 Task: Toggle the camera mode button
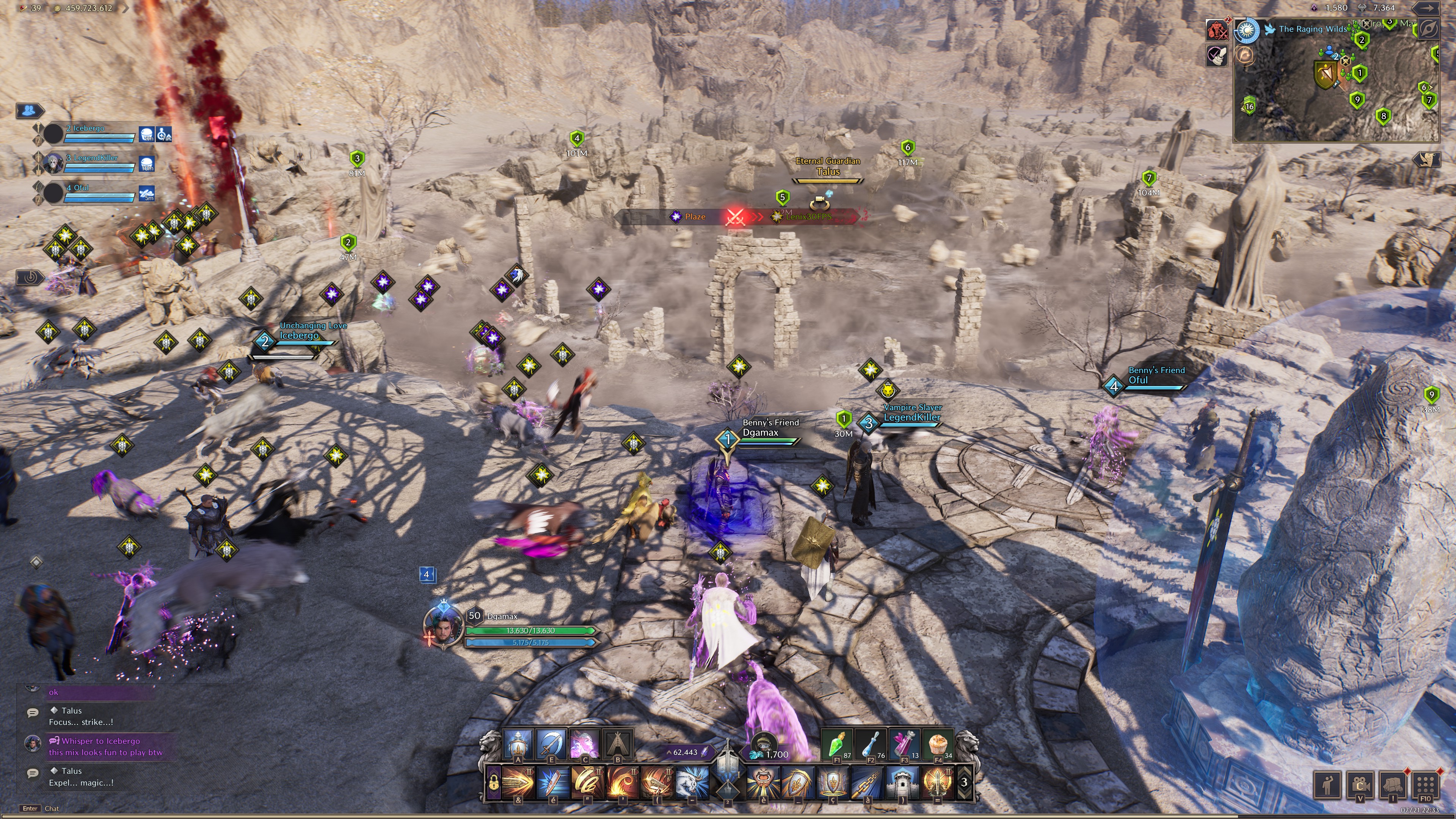pyautogui.click(x=1360, y=784)
